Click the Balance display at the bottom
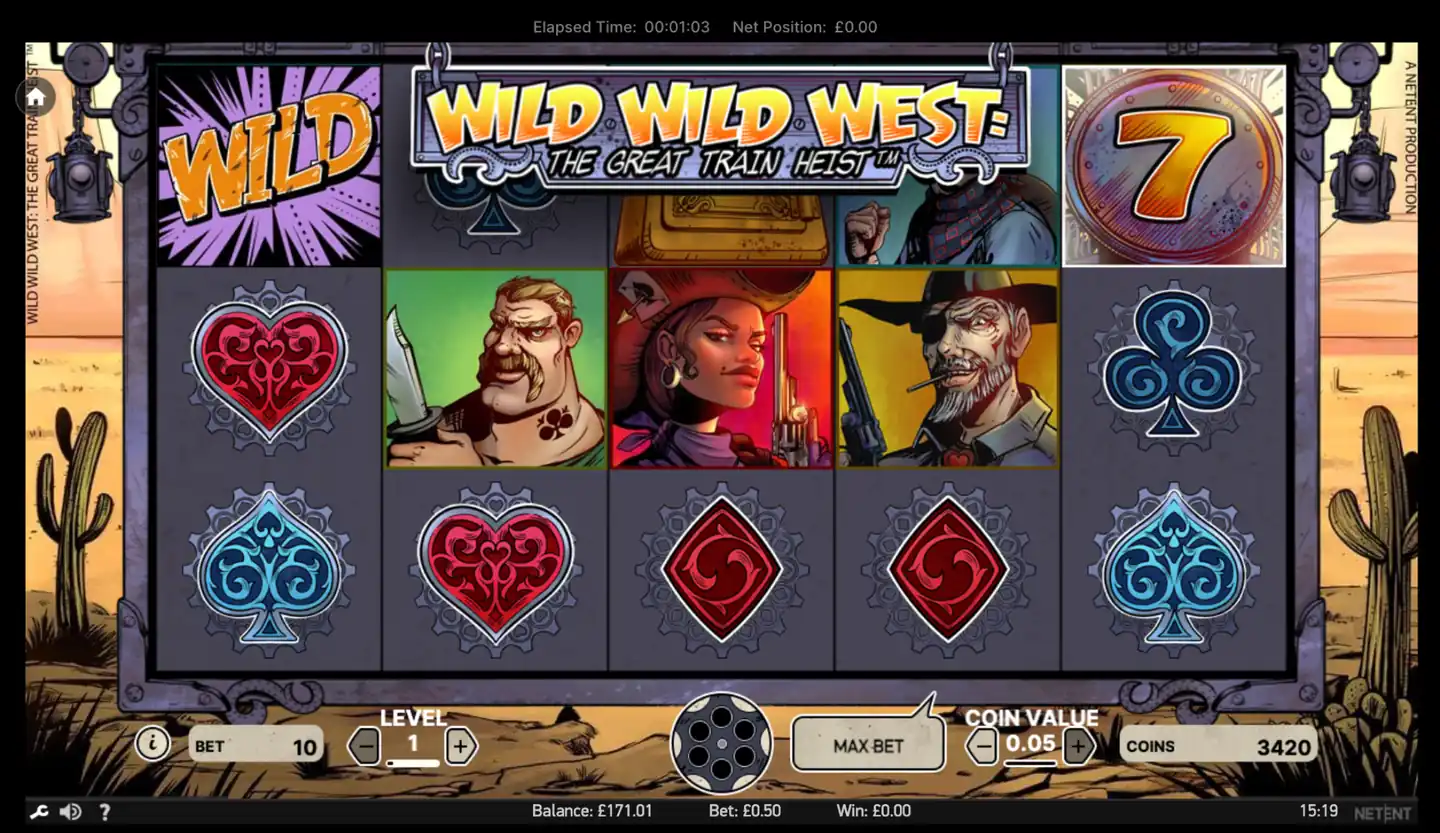Viewport: 1440px width, 833px height. point(594,811)
